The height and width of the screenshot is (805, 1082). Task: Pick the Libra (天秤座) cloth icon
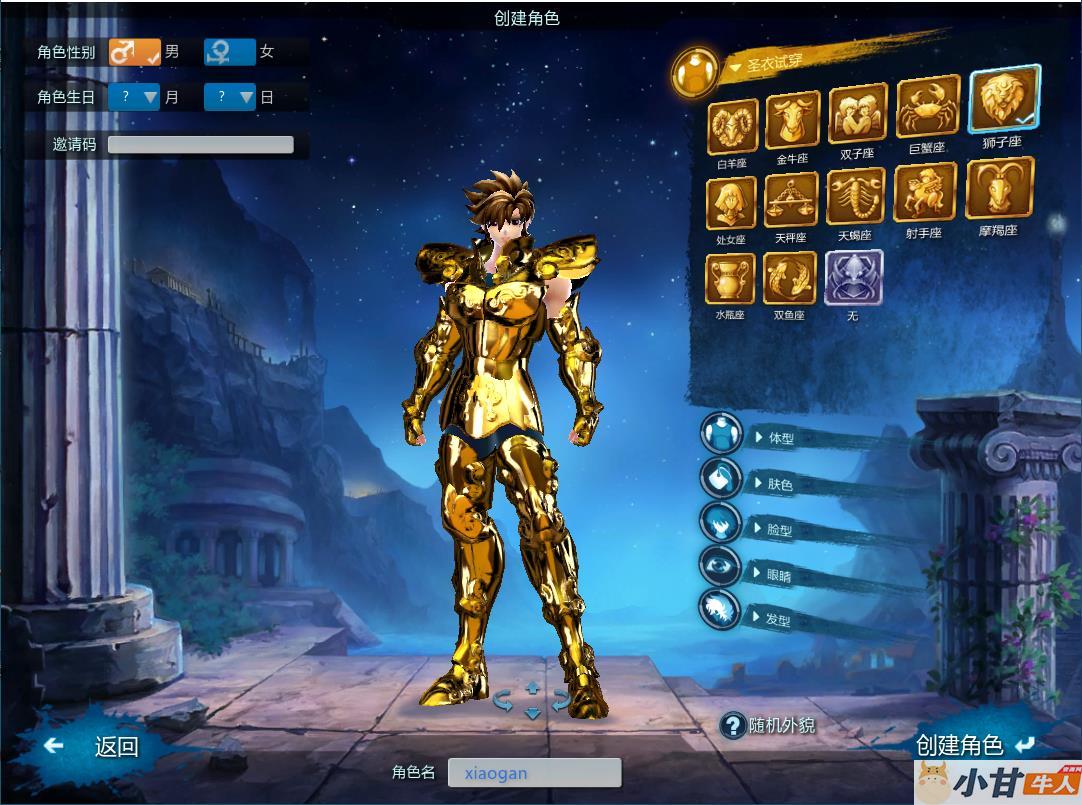791,201
